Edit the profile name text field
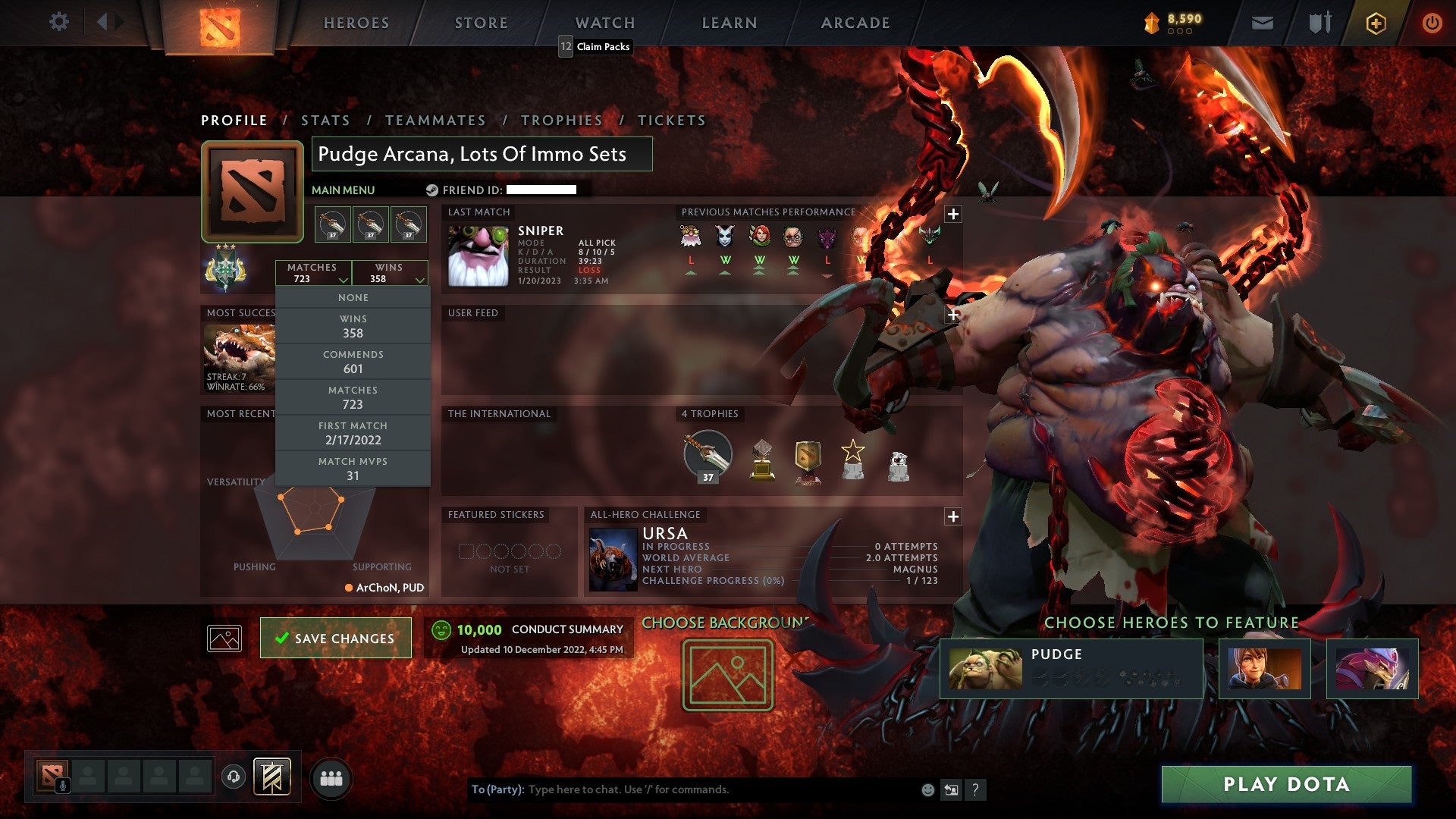Viewport: 1456px width, 819px height. pyautogui.click(x=482, y=154)
